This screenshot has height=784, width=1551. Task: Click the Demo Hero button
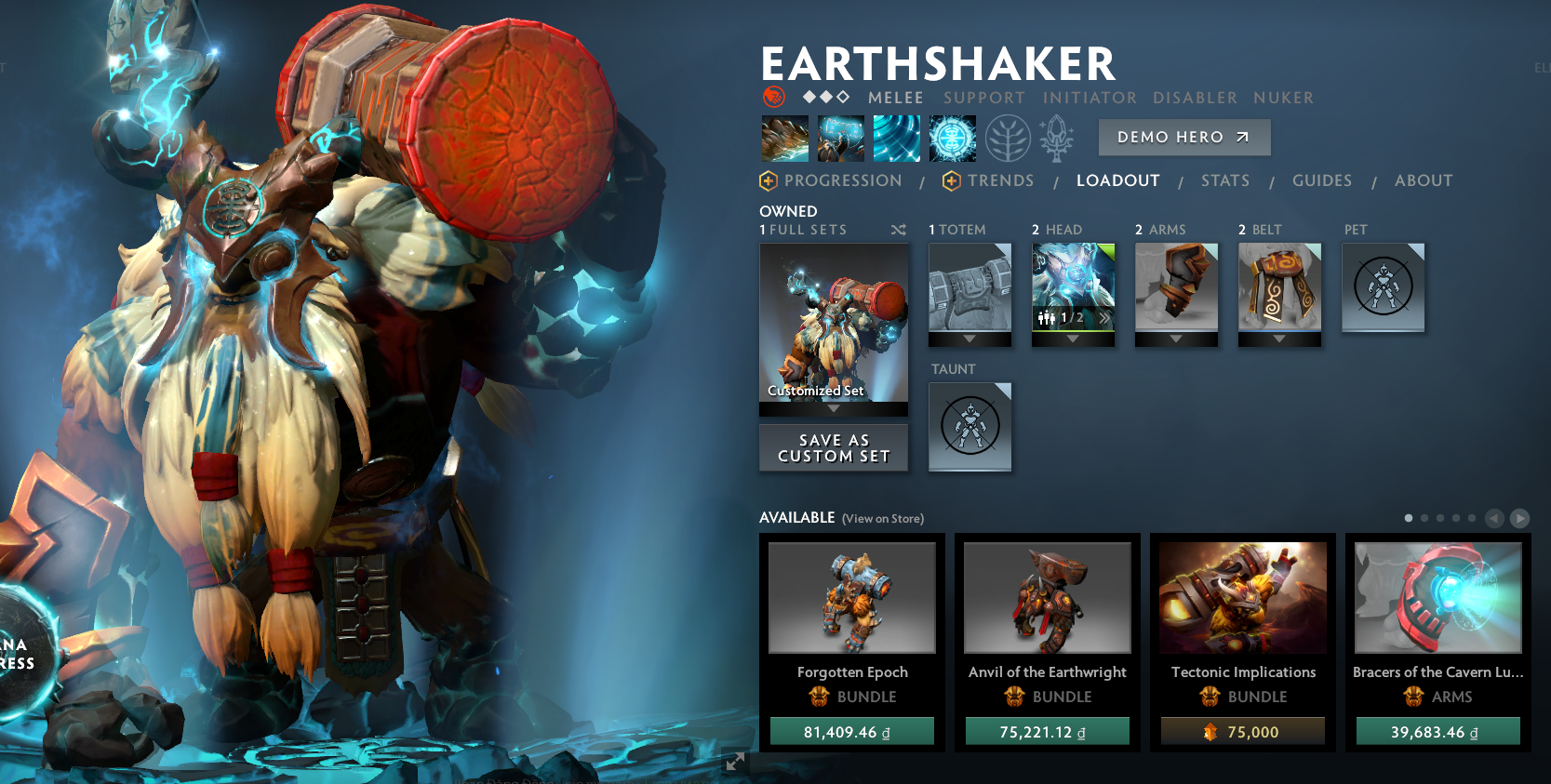point(1184,137)
